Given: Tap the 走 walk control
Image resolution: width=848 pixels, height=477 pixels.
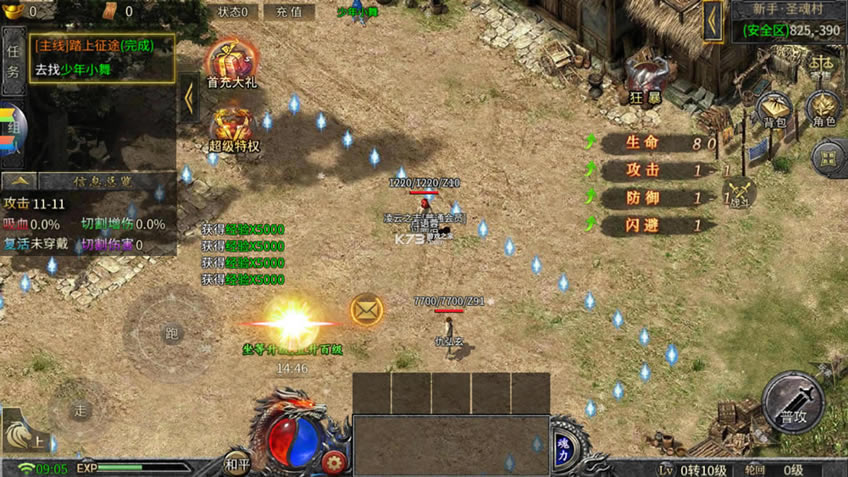Looking at the screenshot, I should [x=81, y=410].
